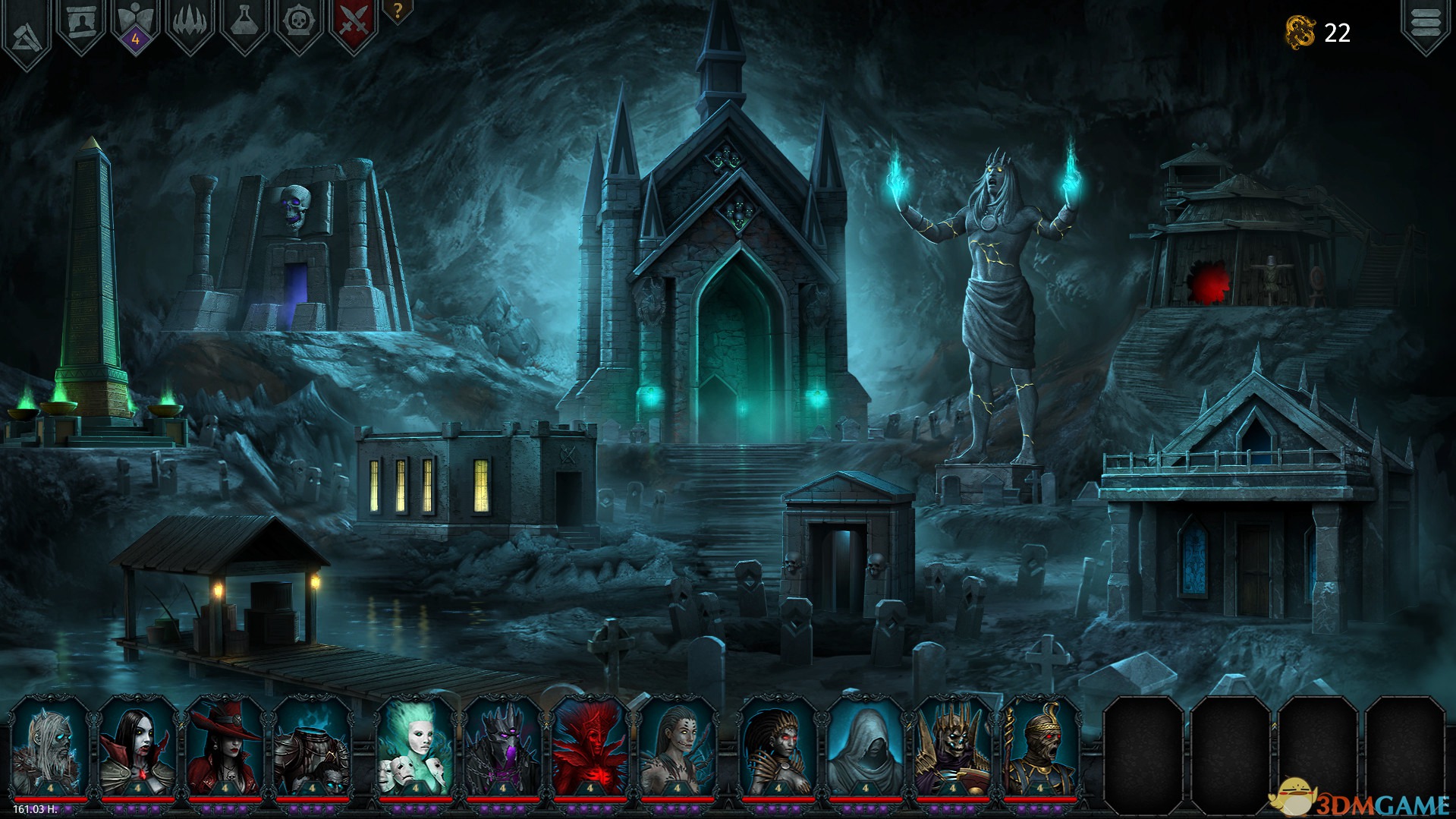The image size is (1456, 819).
Task: Select the talents banner with purple 4
Action: tap(136, 26)
